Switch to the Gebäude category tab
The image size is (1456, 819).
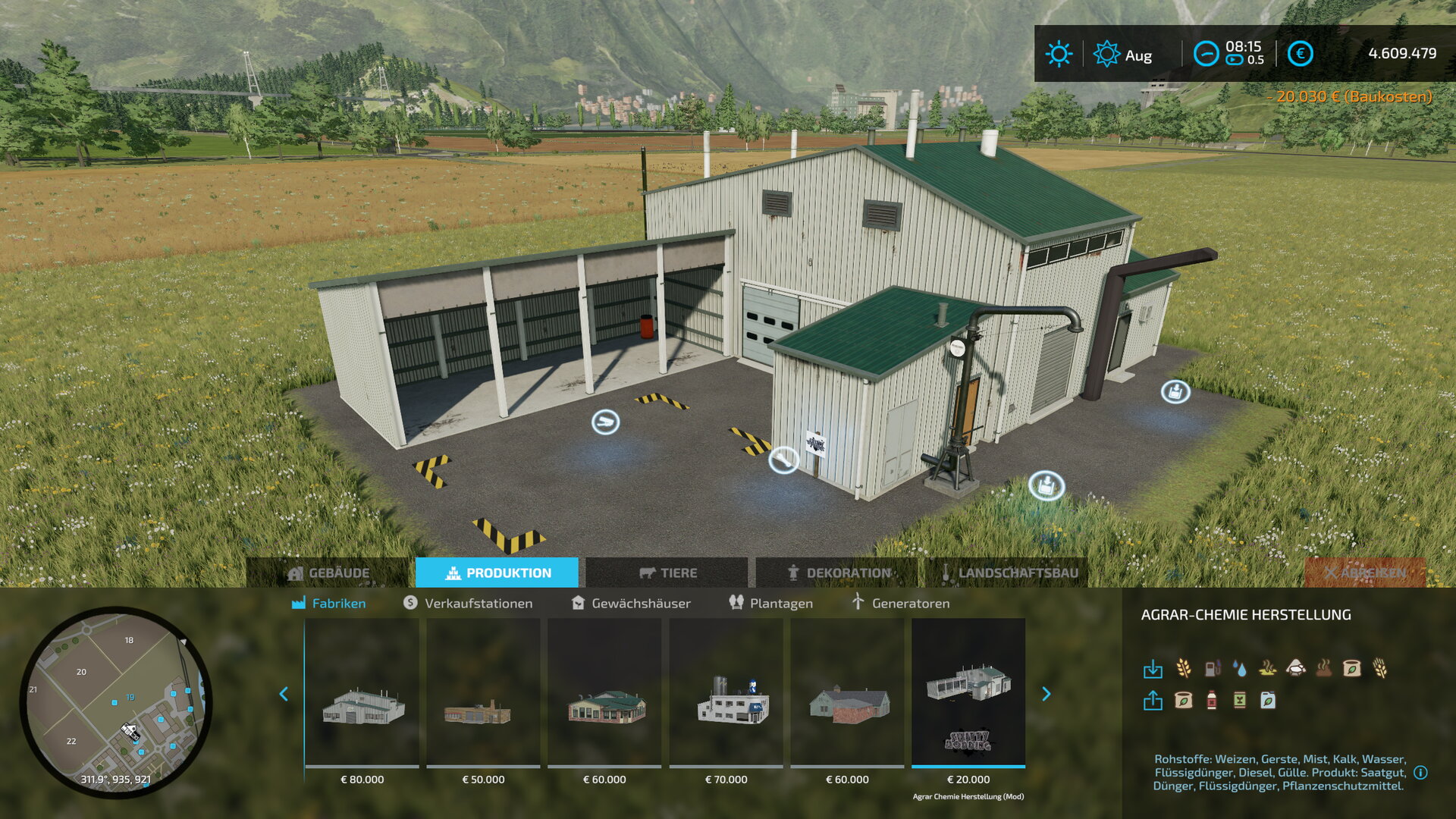point(329,573)
